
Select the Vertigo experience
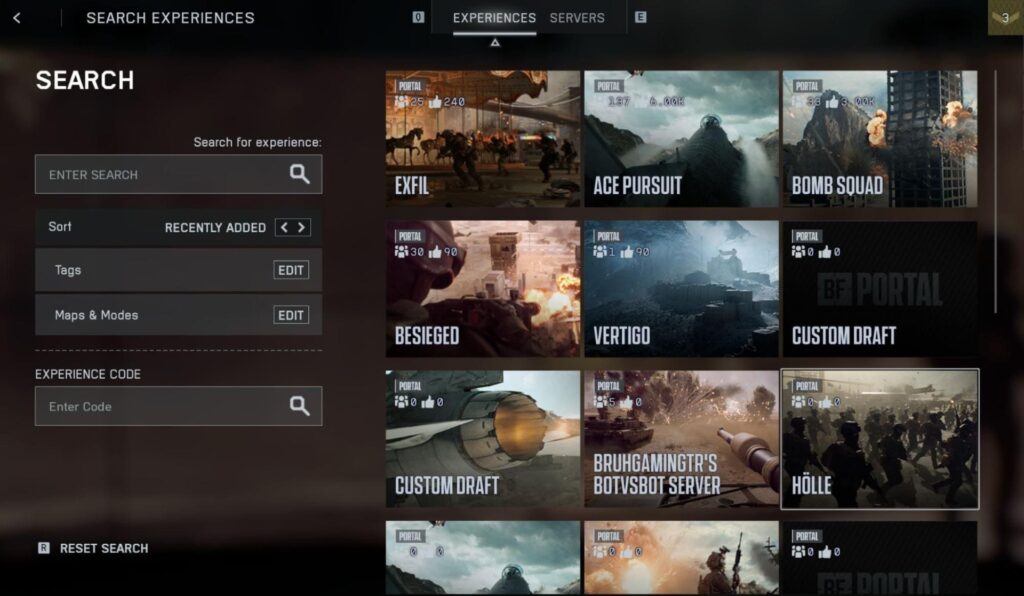click(x=681, y=289)
